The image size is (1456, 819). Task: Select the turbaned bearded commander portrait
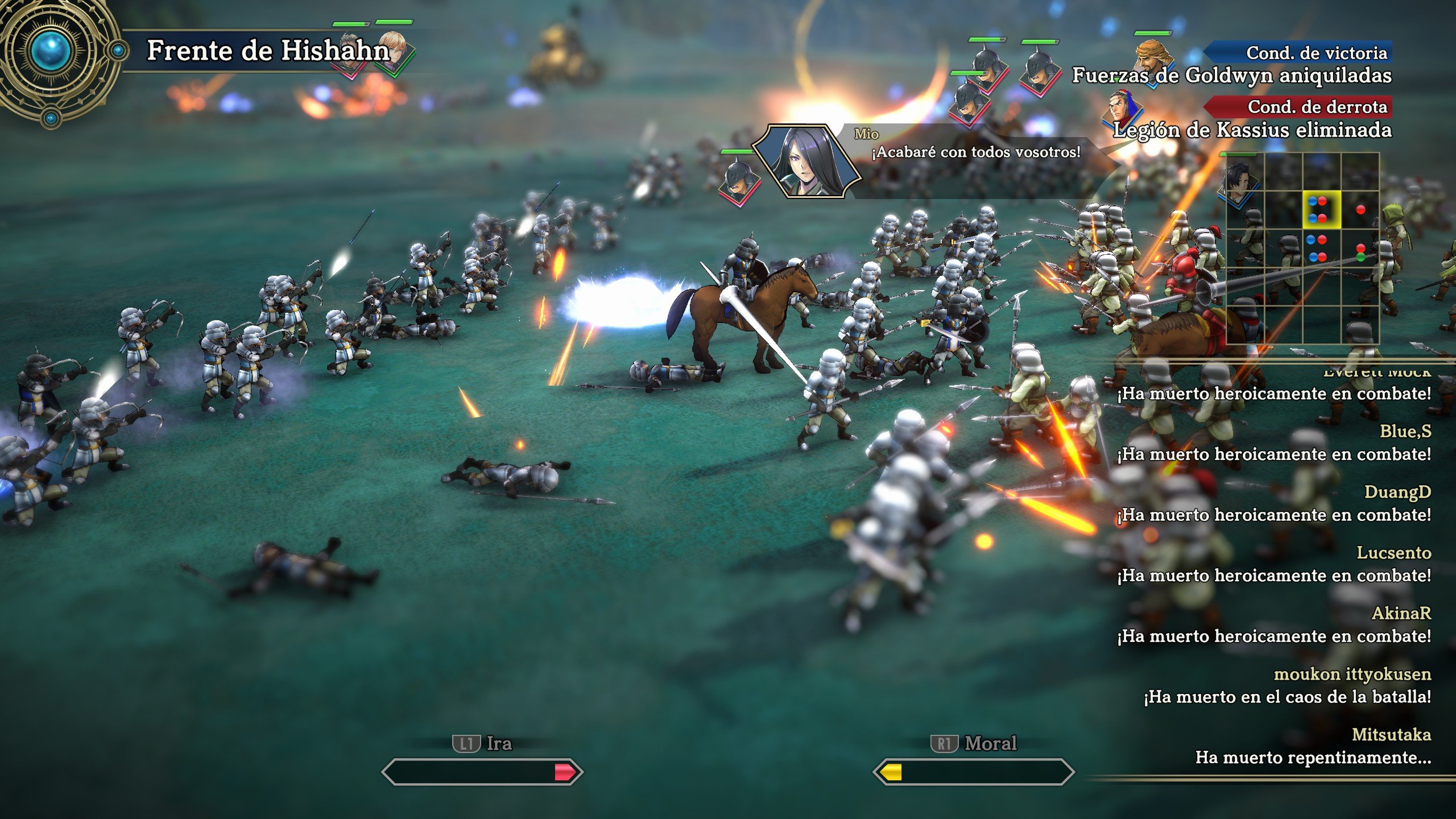coord(1153,58)
